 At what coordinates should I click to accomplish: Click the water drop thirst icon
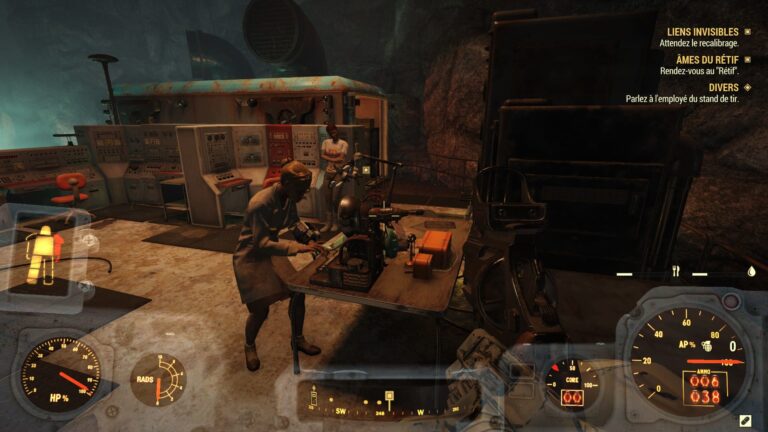pos(750,271)
